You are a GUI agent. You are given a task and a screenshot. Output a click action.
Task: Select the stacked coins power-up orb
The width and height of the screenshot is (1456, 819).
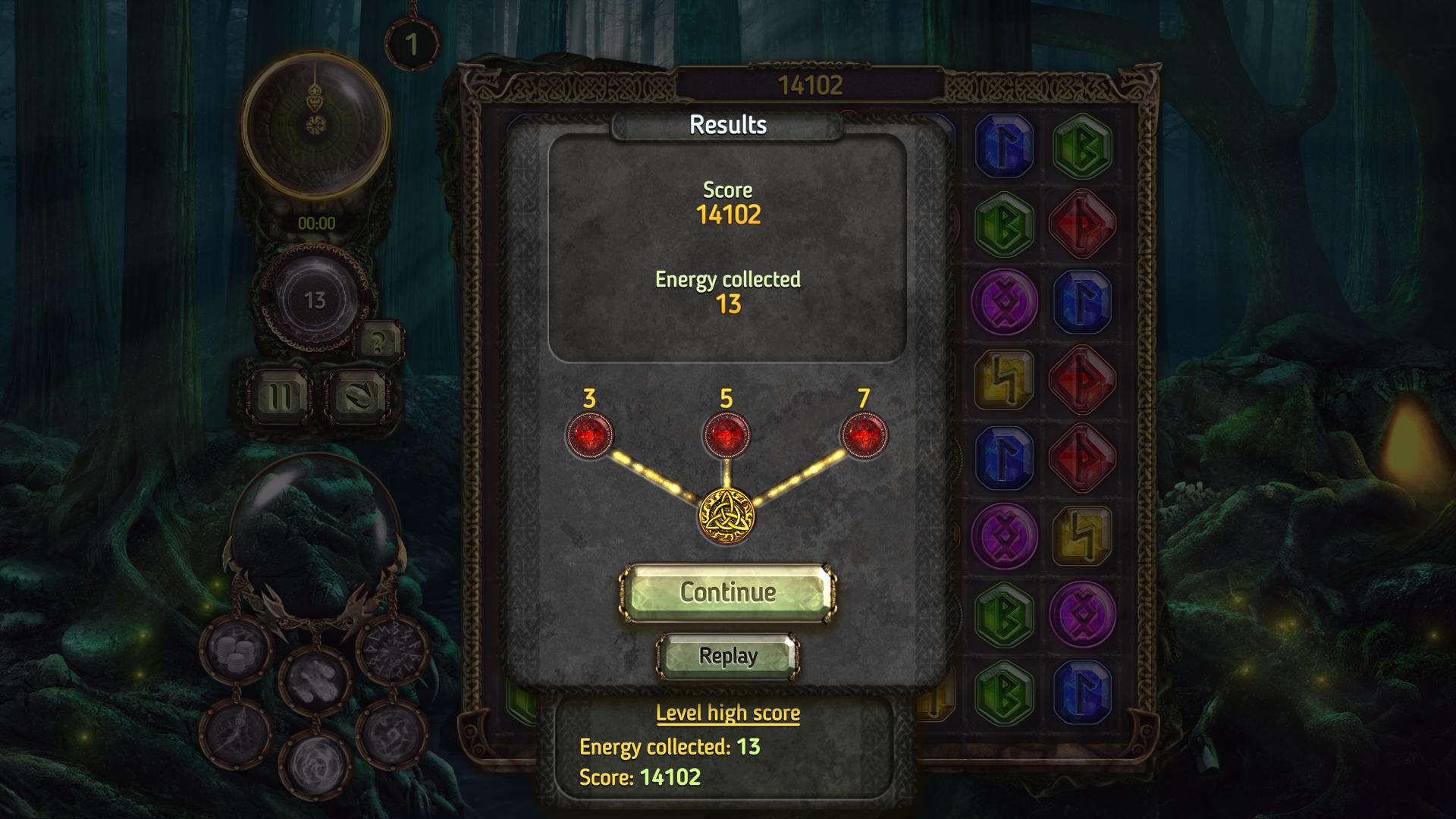click(x=236, y=649)
